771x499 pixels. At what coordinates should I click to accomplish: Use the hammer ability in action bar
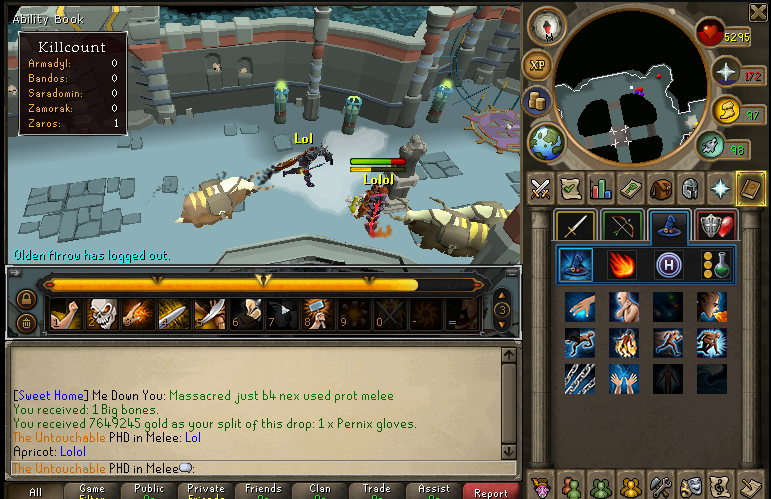tap(316, 314)
